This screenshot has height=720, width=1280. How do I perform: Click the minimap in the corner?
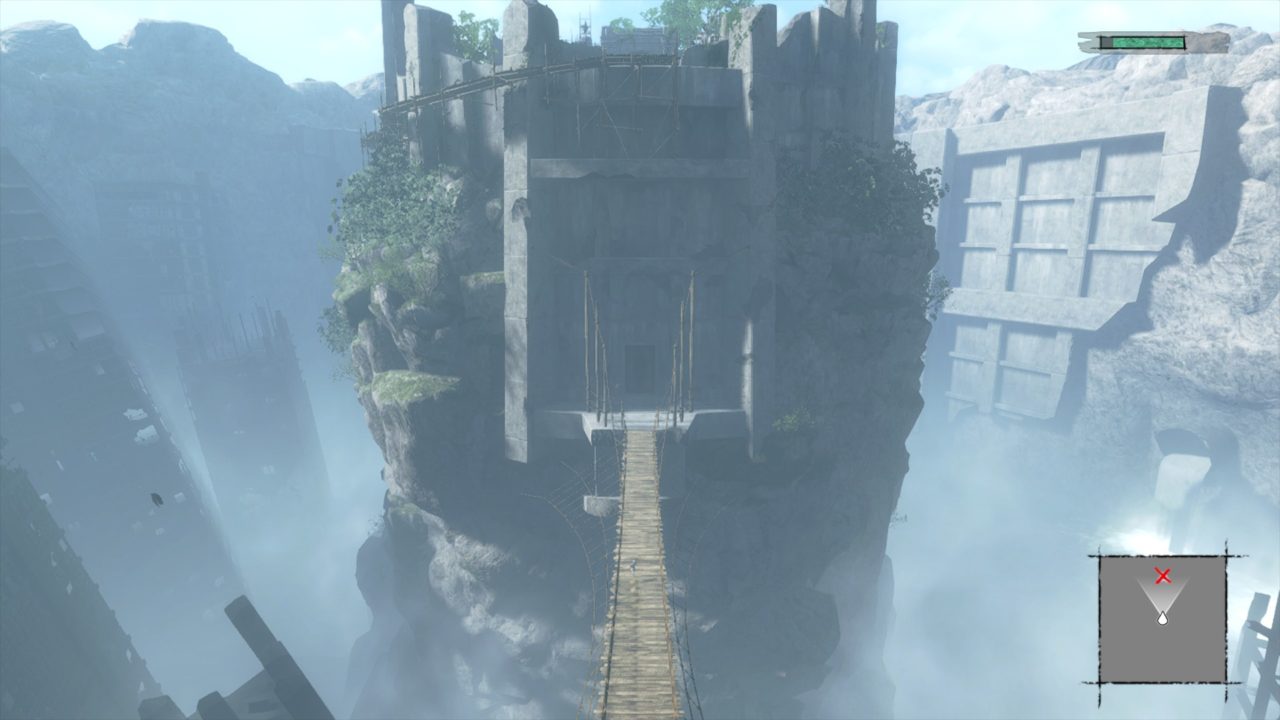click(x=1162, y=619)
